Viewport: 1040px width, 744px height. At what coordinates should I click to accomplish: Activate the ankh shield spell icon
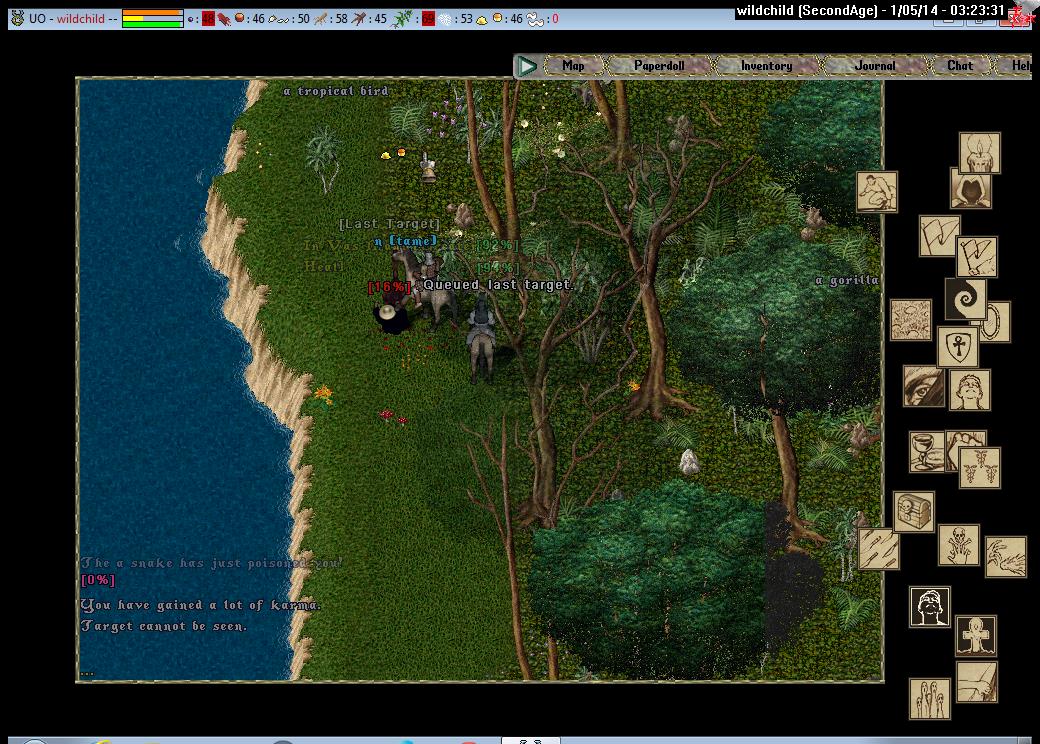click(957, 348)
